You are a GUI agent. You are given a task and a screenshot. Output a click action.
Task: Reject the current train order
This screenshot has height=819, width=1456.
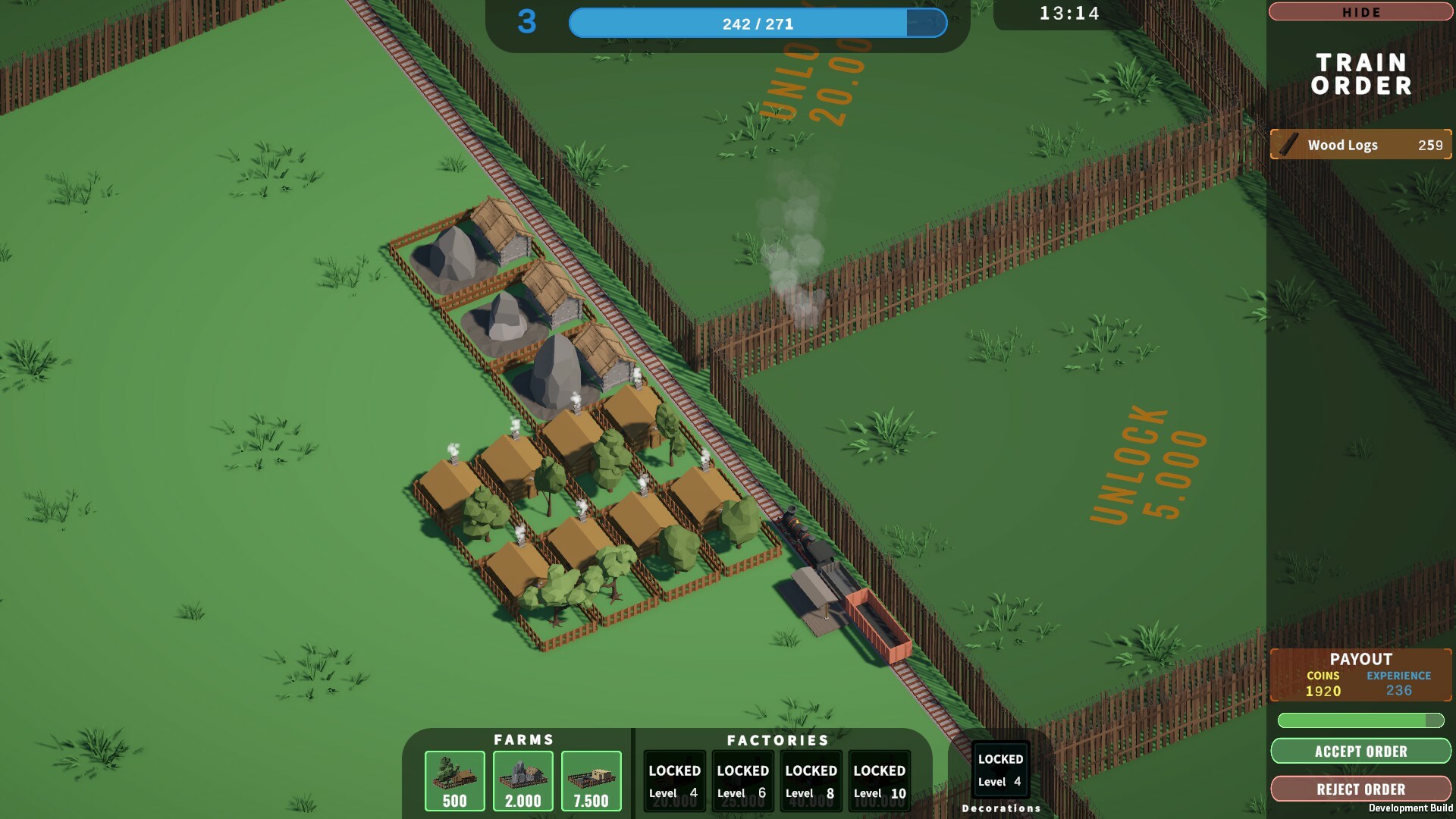tap(1360, 789)
